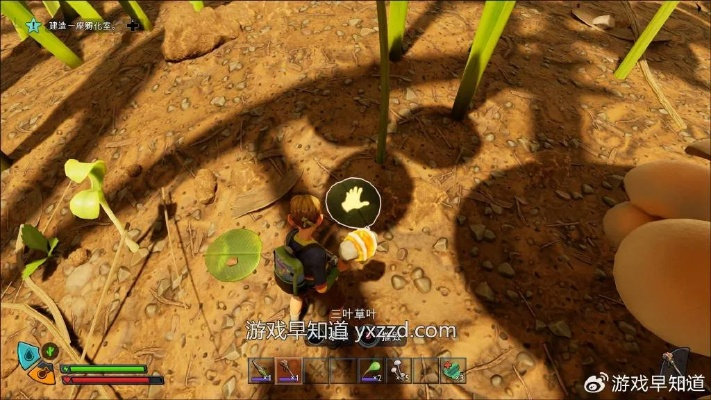Select the green sprig hotbar slot
Screen dimensions: 711x400
click(372, 371)
